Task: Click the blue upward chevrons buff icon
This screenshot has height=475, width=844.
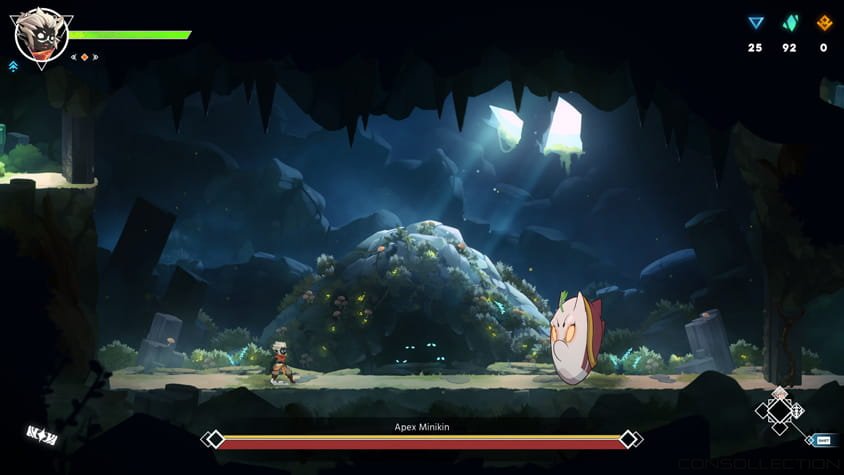Action: [x=13, y=66]
